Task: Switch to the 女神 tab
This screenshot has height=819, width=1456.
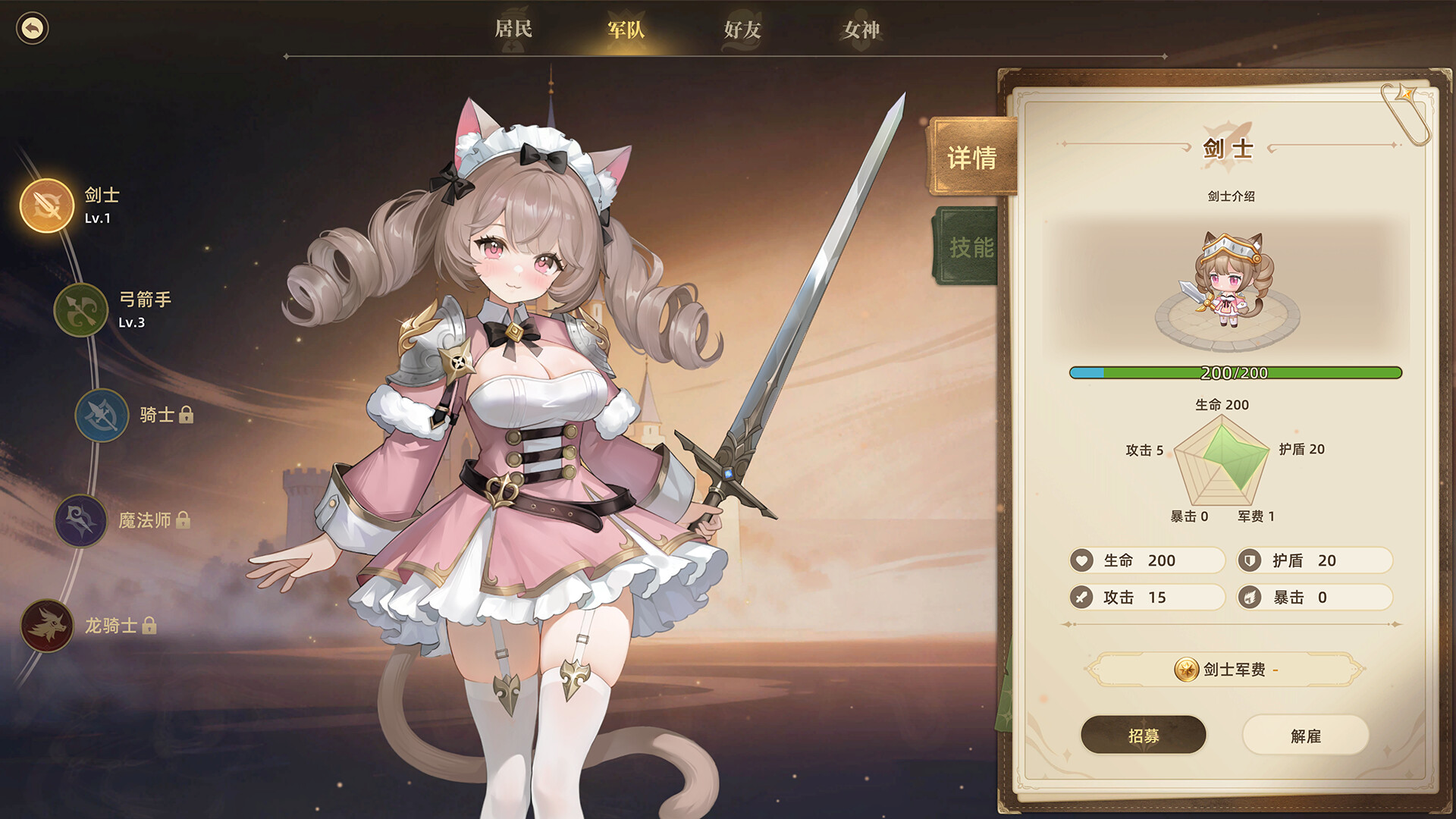Action: tap(861, 30)
